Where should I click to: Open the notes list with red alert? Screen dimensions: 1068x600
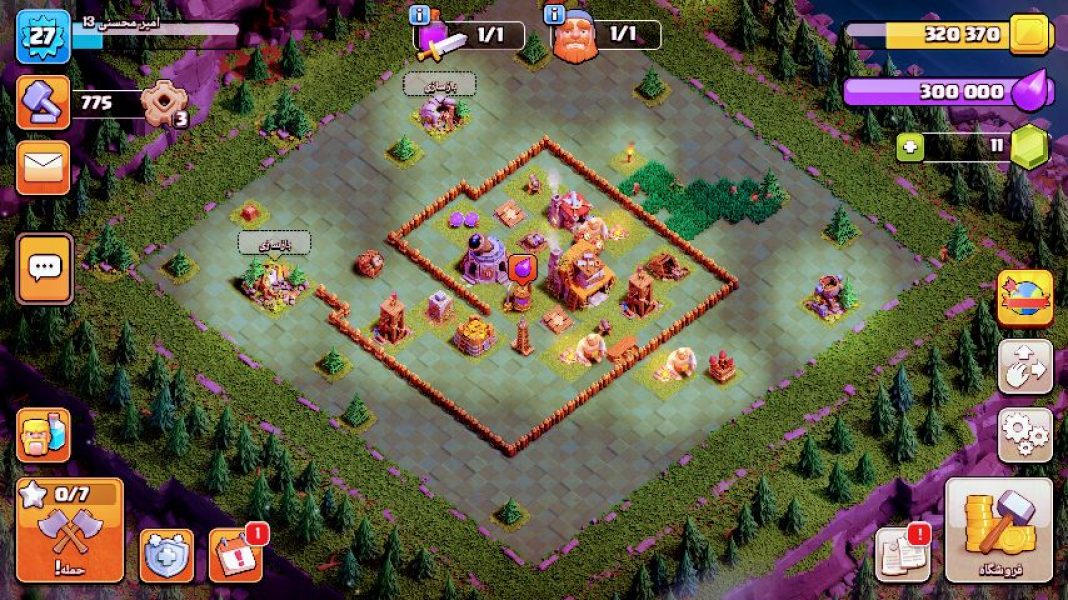[x=902, y=553]
